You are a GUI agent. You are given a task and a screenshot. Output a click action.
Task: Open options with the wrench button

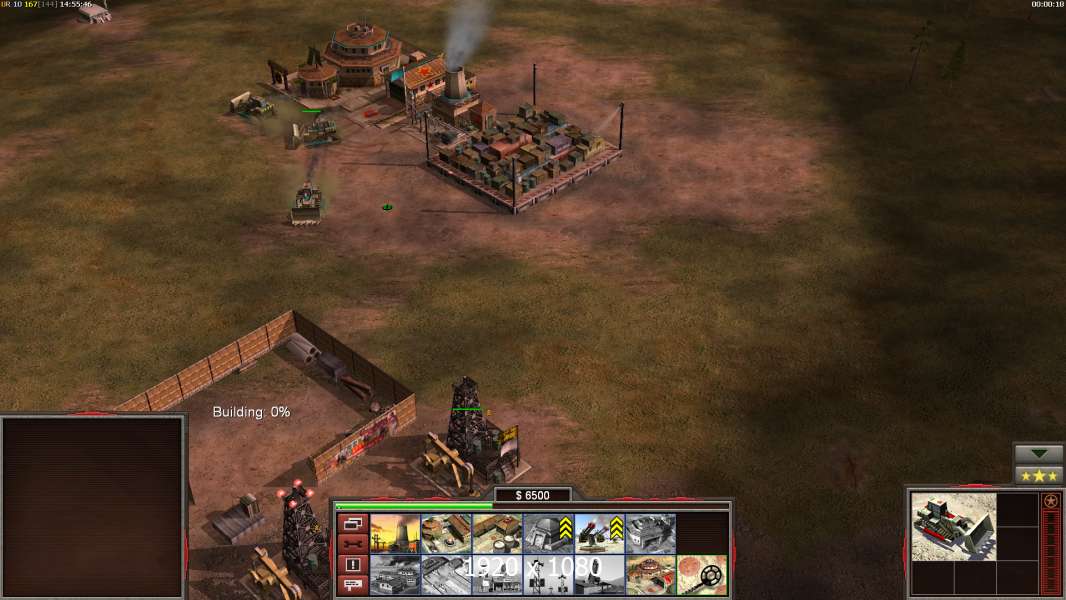coord(352,544)
